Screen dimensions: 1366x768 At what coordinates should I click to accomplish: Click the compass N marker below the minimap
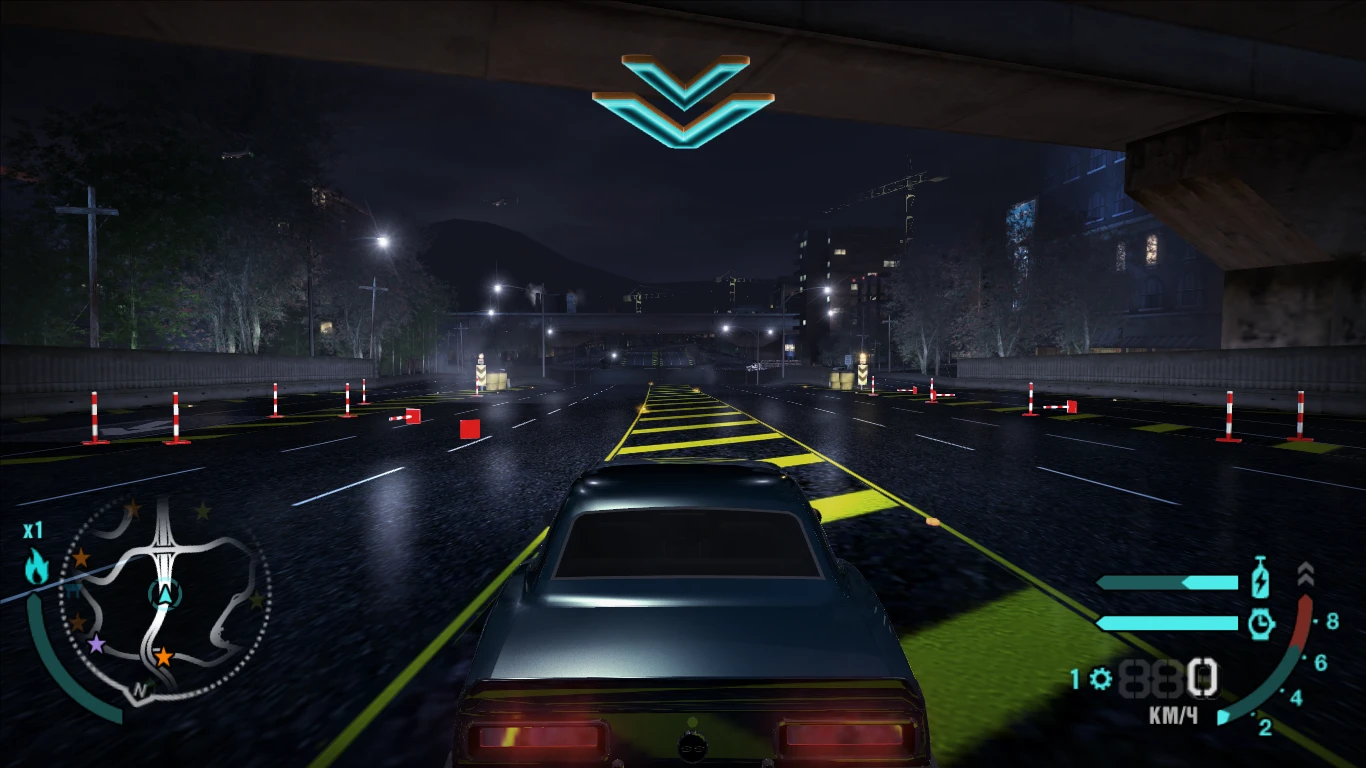[x=139, y=688]
